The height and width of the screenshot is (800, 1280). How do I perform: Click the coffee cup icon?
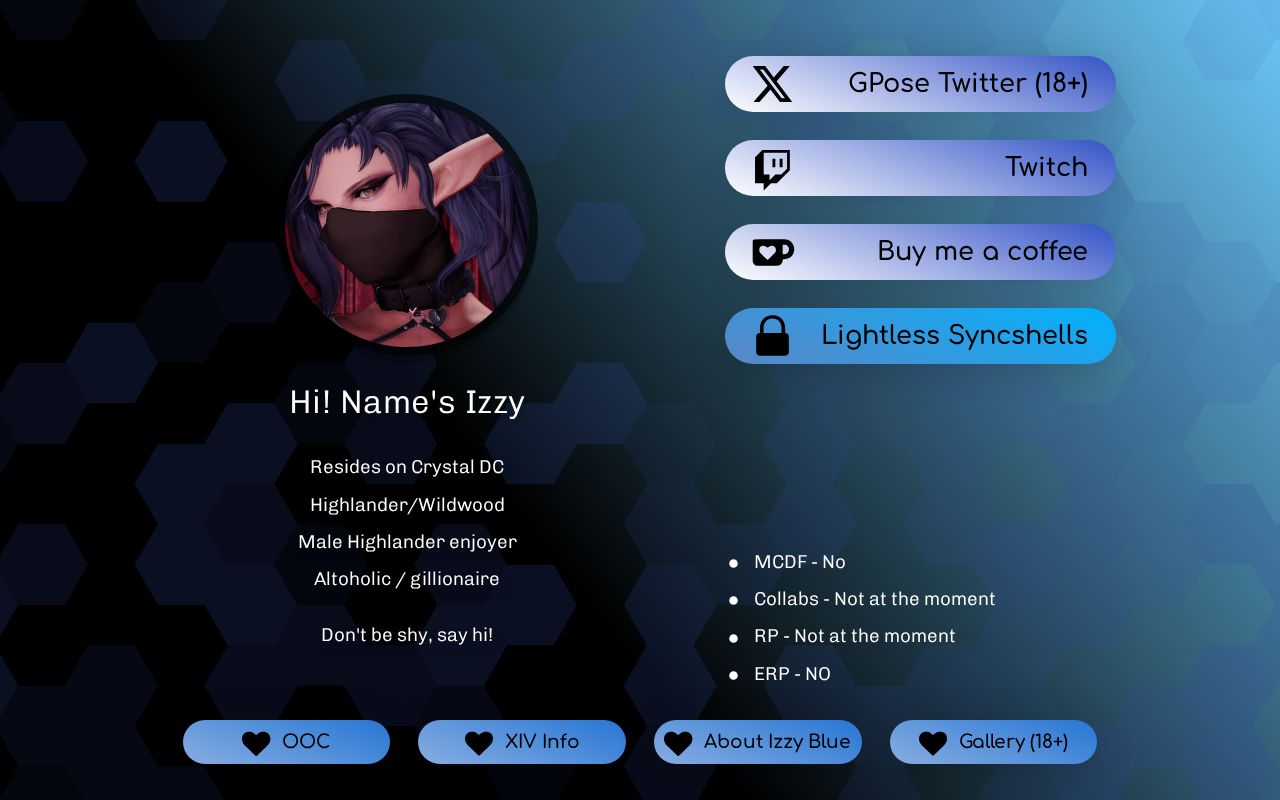[x=770, y=251]
